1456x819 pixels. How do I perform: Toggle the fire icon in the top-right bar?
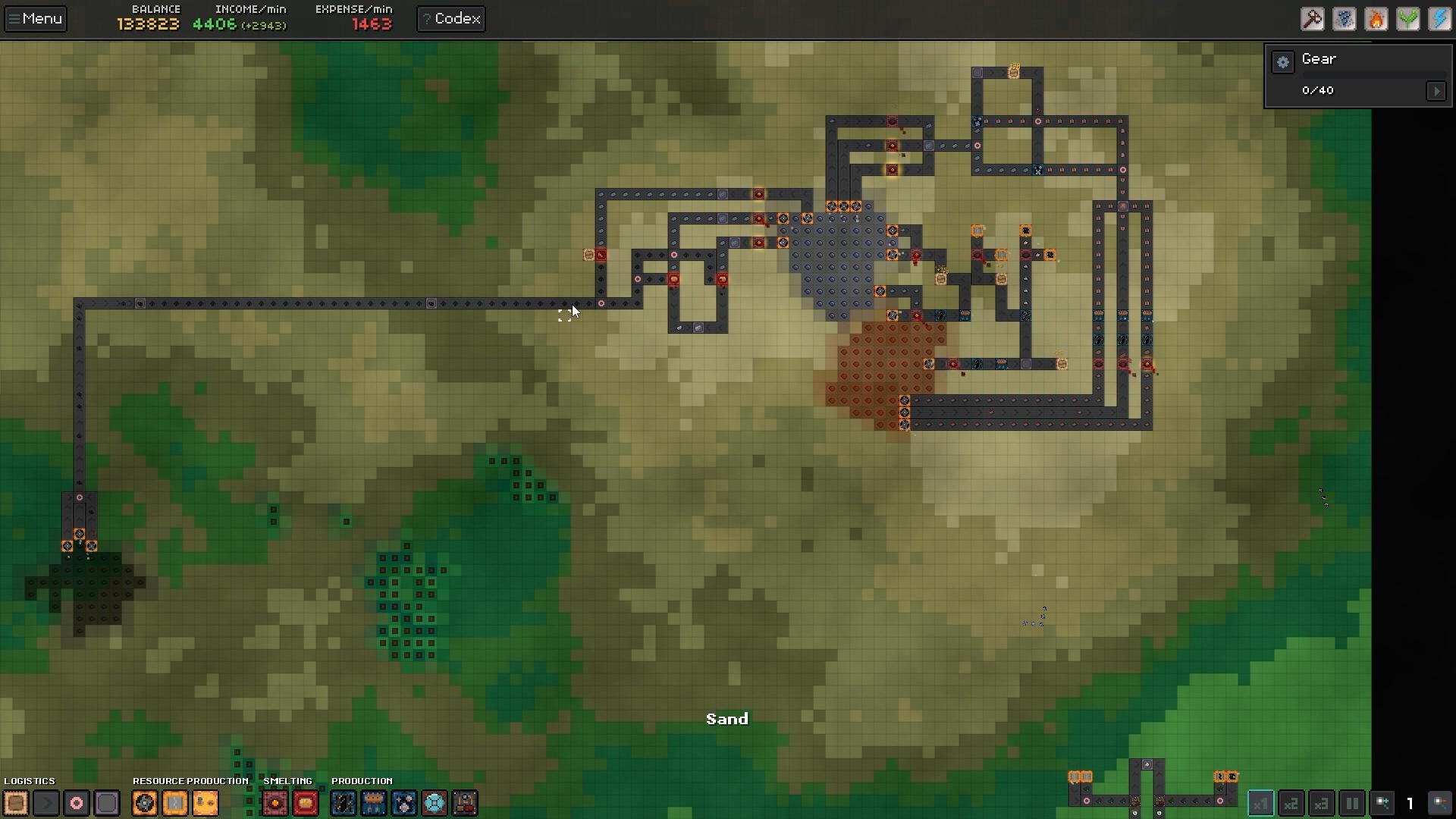click(1376, 19)
